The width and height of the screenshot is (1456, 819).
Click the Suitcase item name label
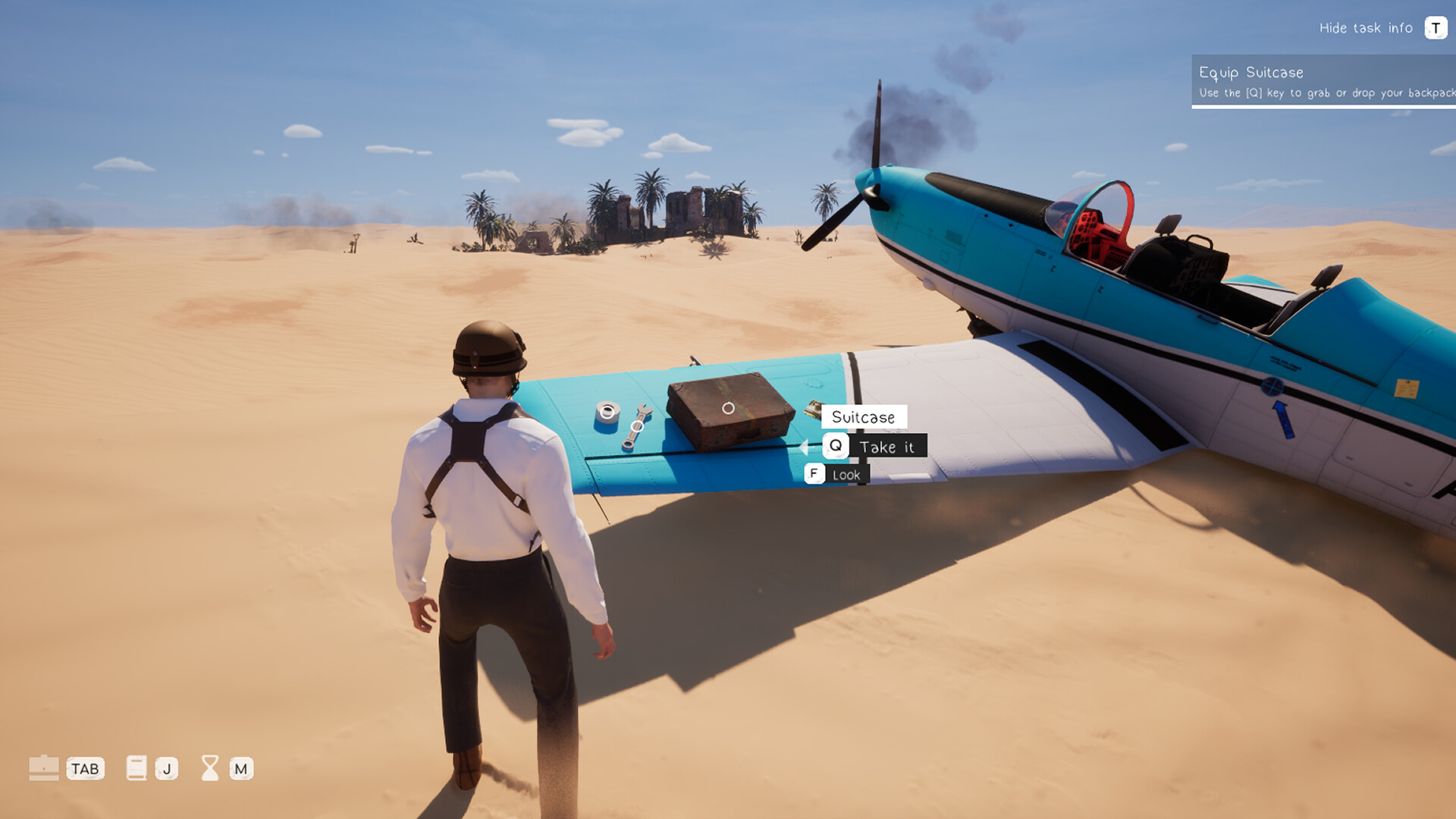pos(864,416)
